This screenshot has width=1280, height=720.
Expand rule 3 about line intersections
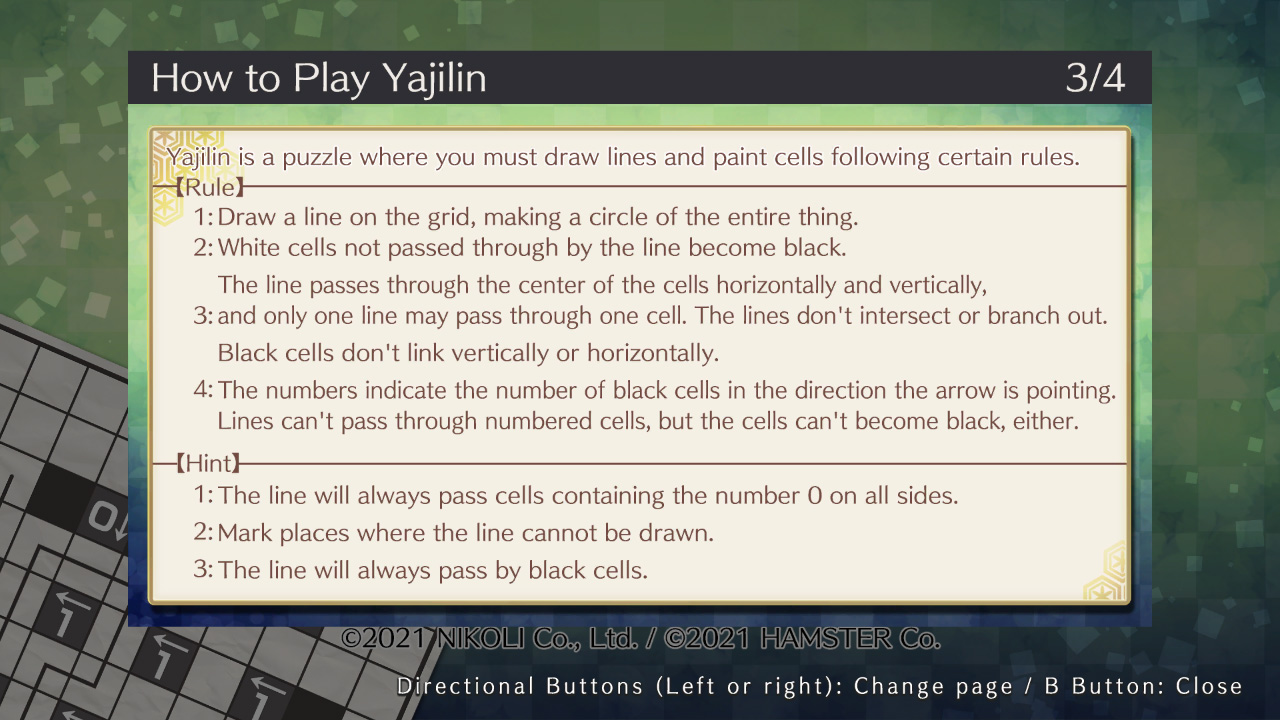(660, 315)
